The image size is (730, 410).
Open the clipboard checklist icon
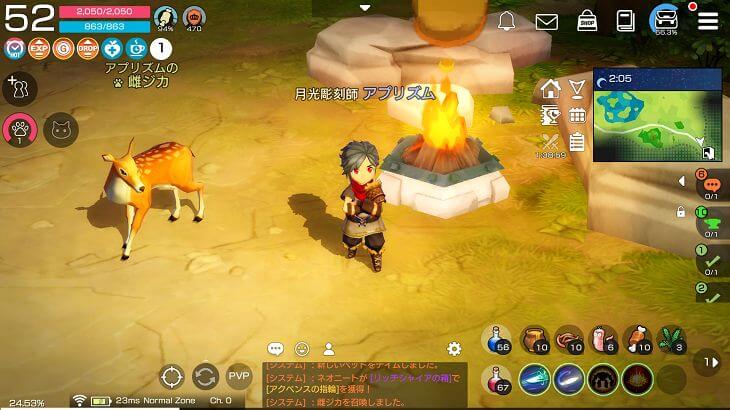click(577, 142)
